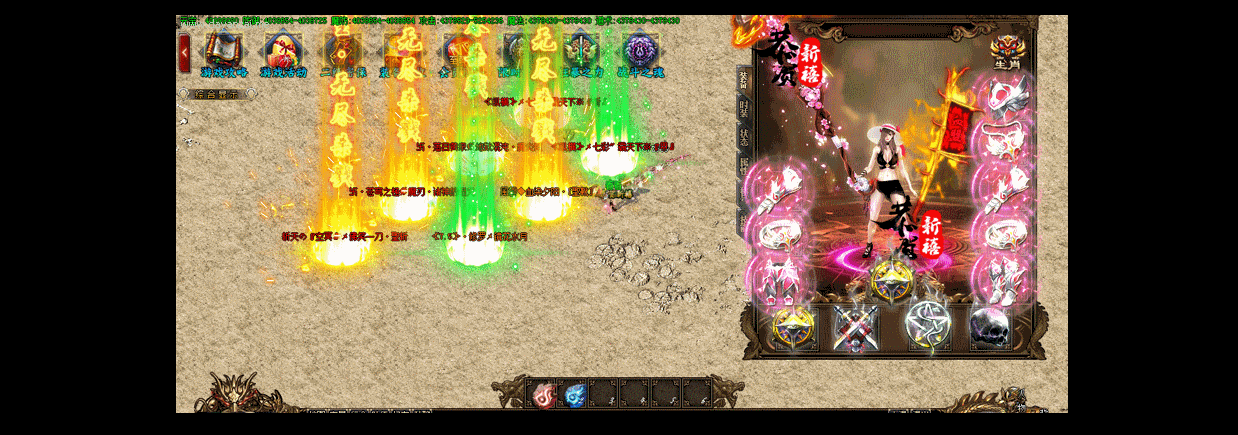Use the blue potion hotbar slot
This screenshot has width=1238, height=435.
coord(574,394)
